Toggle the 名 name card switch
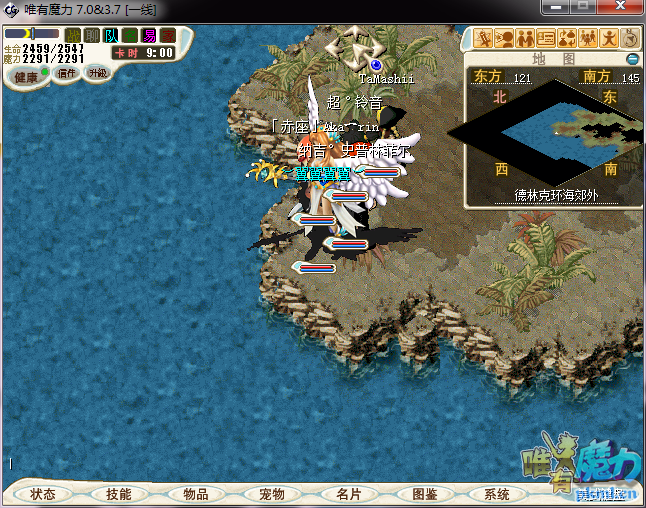Screen dimensions: 646x508 pos(130,36)
